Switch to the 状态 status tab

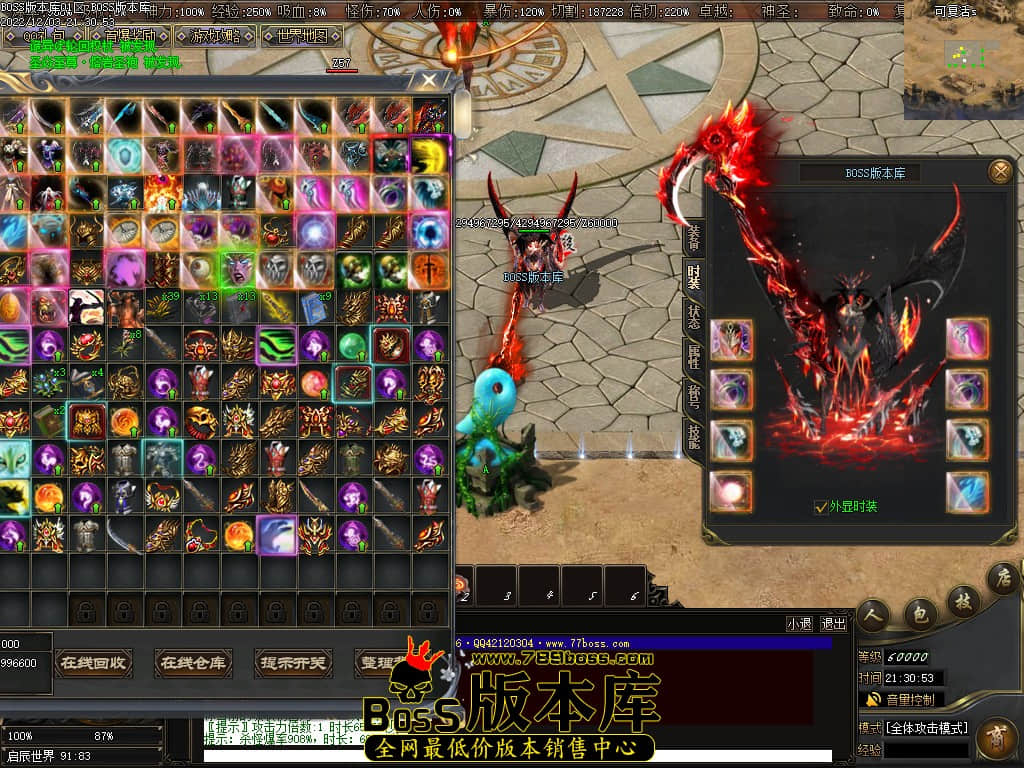click(693, 316)
